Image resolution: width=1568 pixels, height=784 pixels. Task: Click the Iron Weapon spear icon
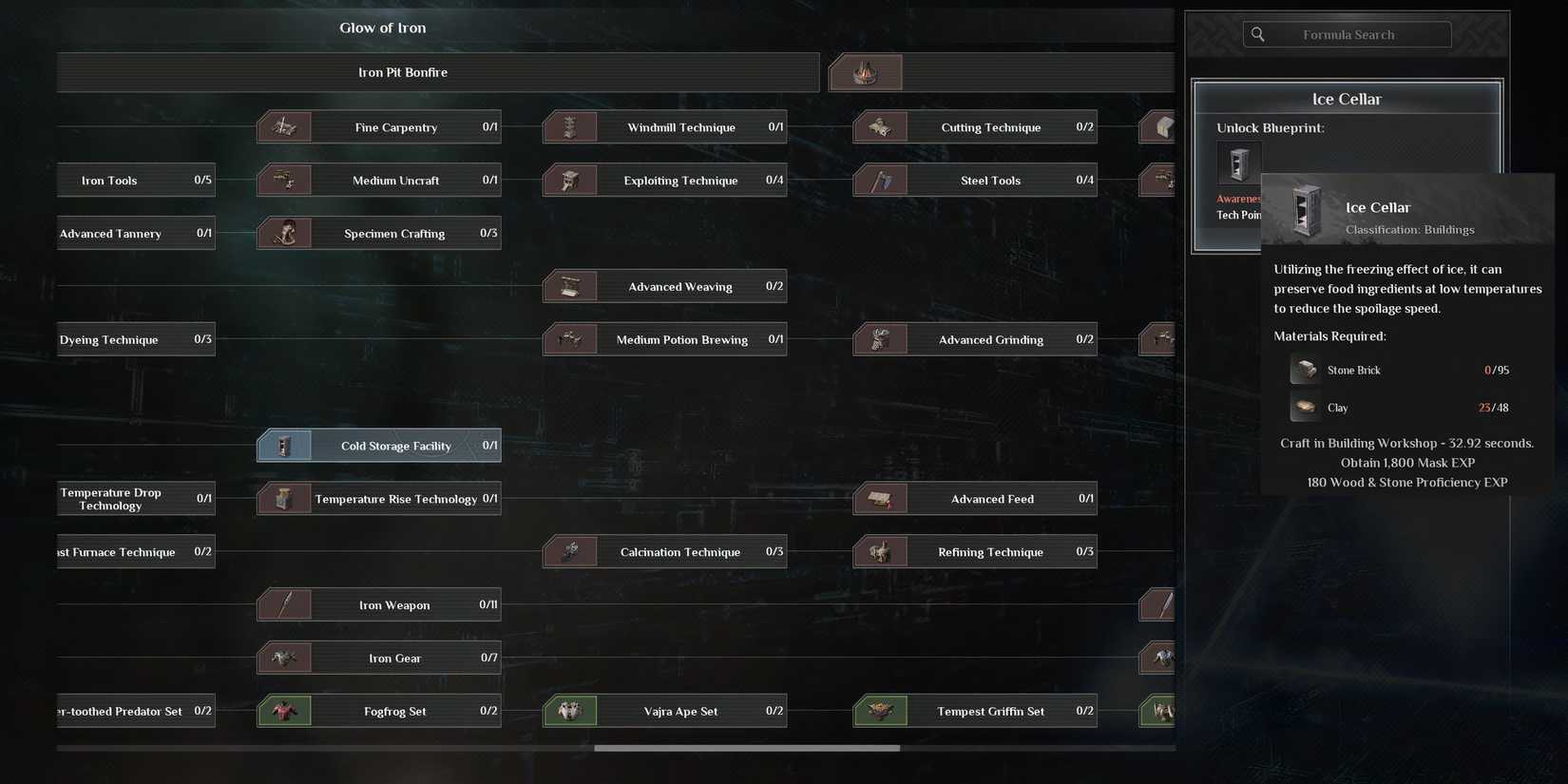click(284, 604)
